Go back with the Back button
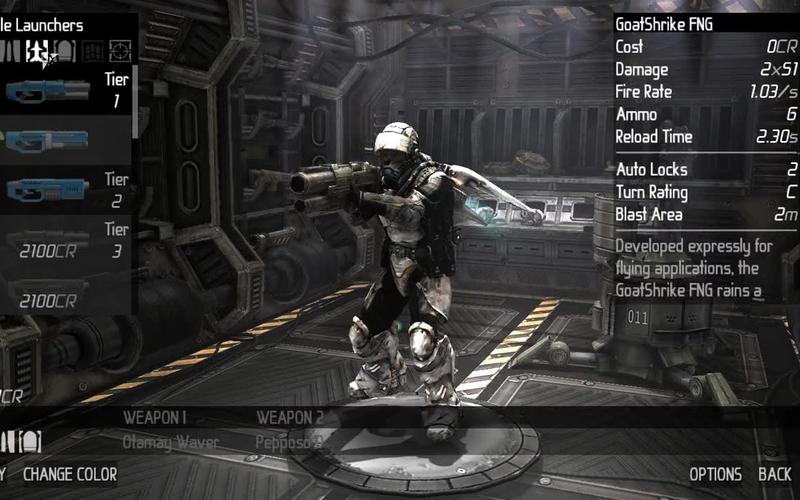Image resolution: width=800 pixels, height=500 pixels. [x=774, y=474]
